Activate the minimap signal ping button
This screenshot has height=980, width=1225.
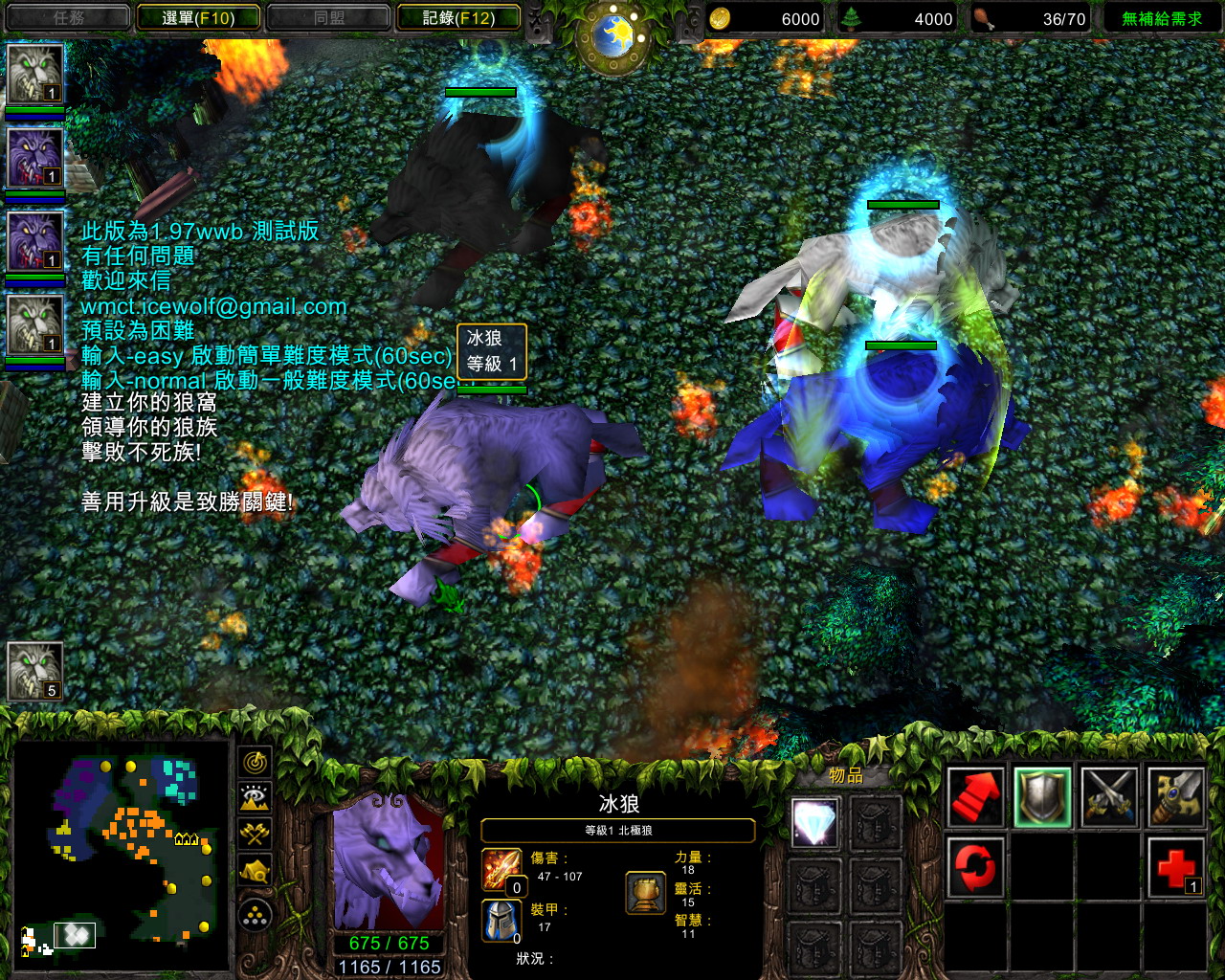click(255, 763)
